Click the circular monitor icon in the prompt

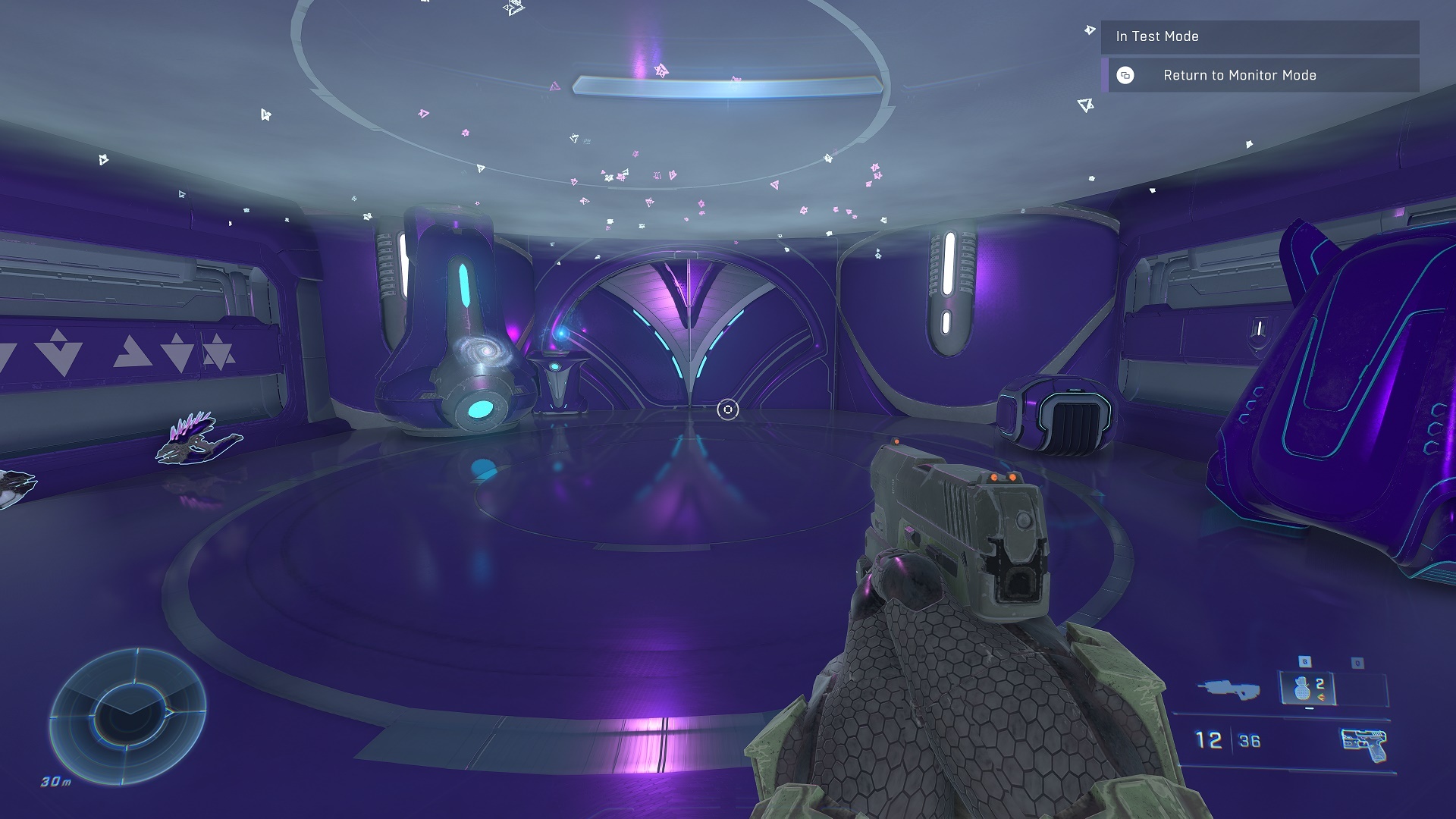pos(1125,75)
